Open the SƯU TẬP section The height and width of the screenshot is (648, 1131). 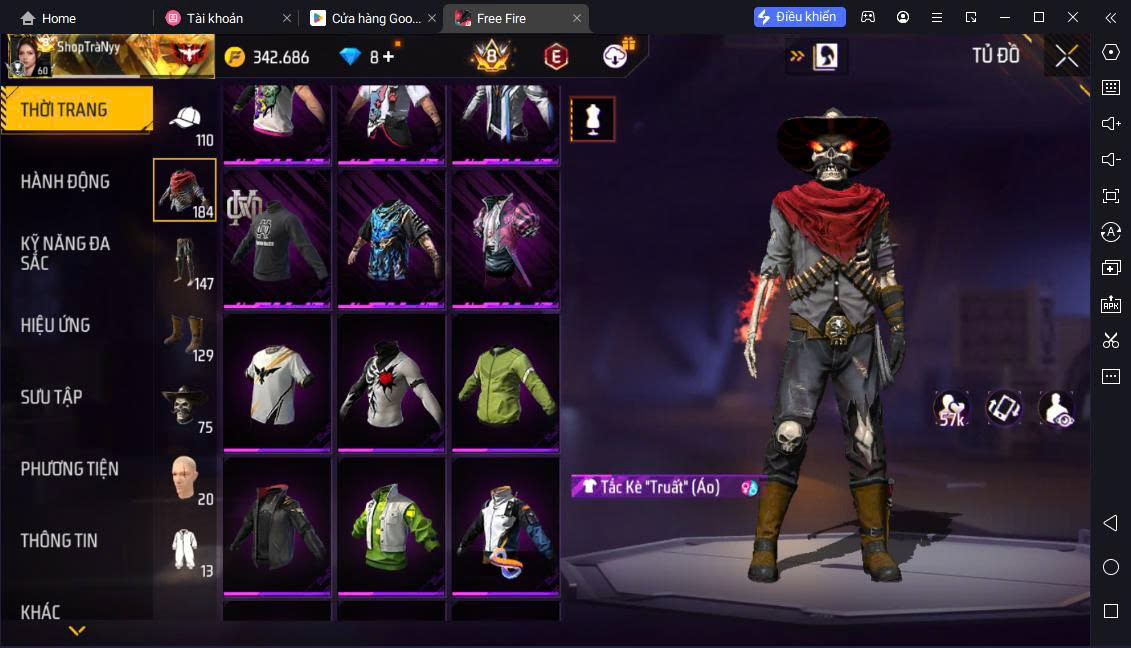point(51,397)
